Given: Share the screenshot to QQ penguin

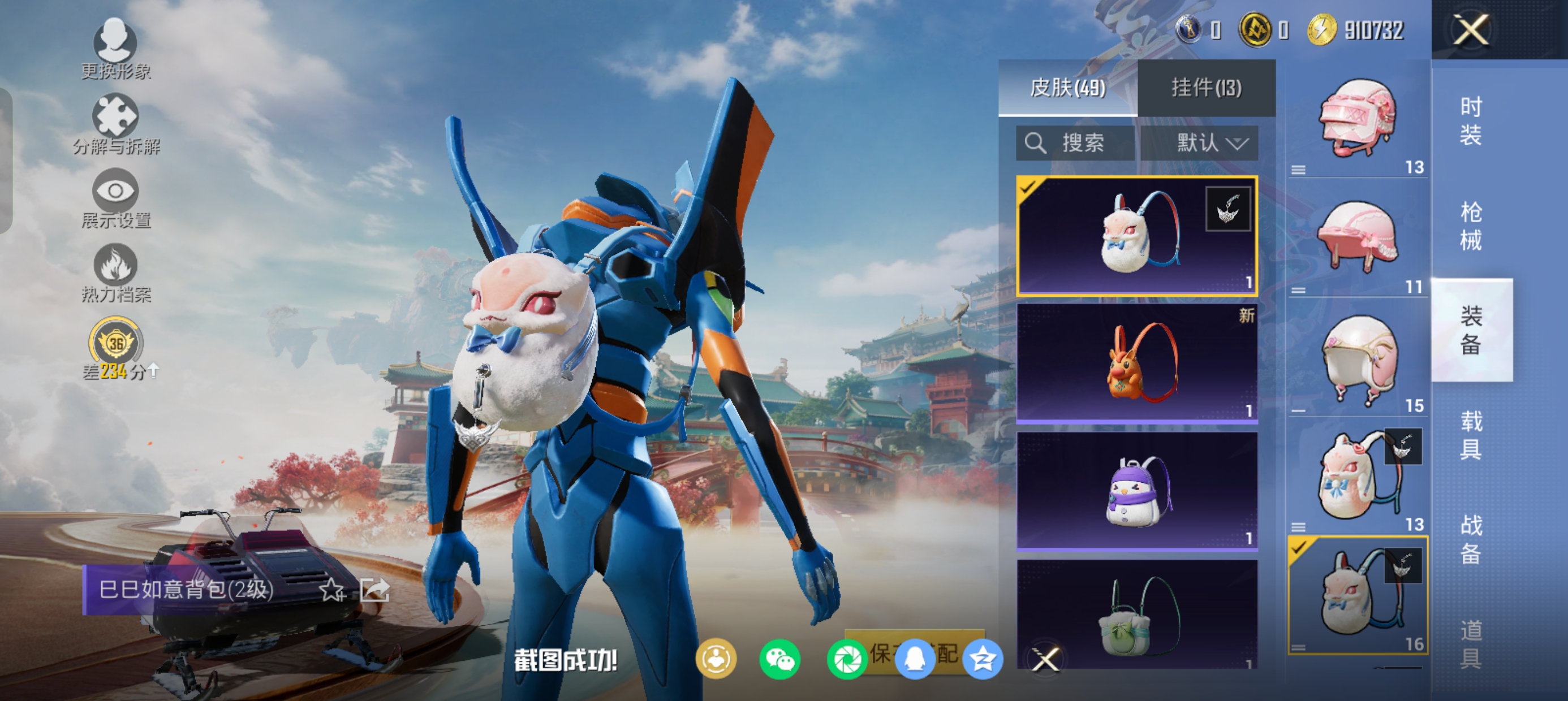Looking at the screenshot, I should [914, 659].
